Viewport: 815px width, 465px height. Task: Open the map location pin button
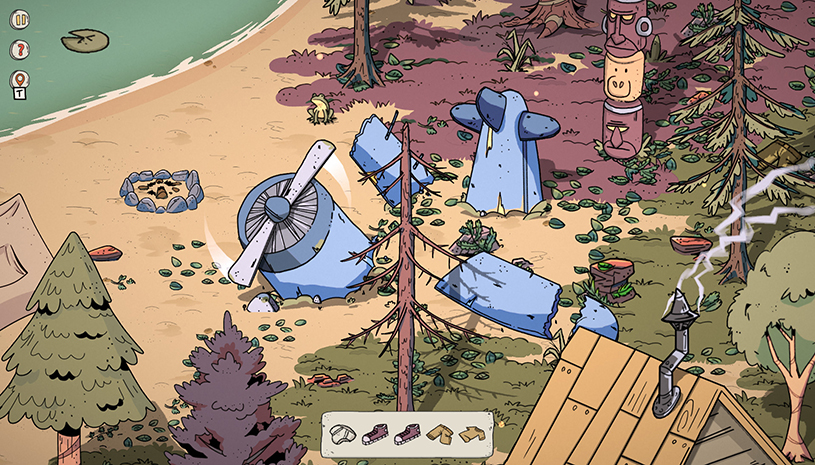[x=20, y=79]
